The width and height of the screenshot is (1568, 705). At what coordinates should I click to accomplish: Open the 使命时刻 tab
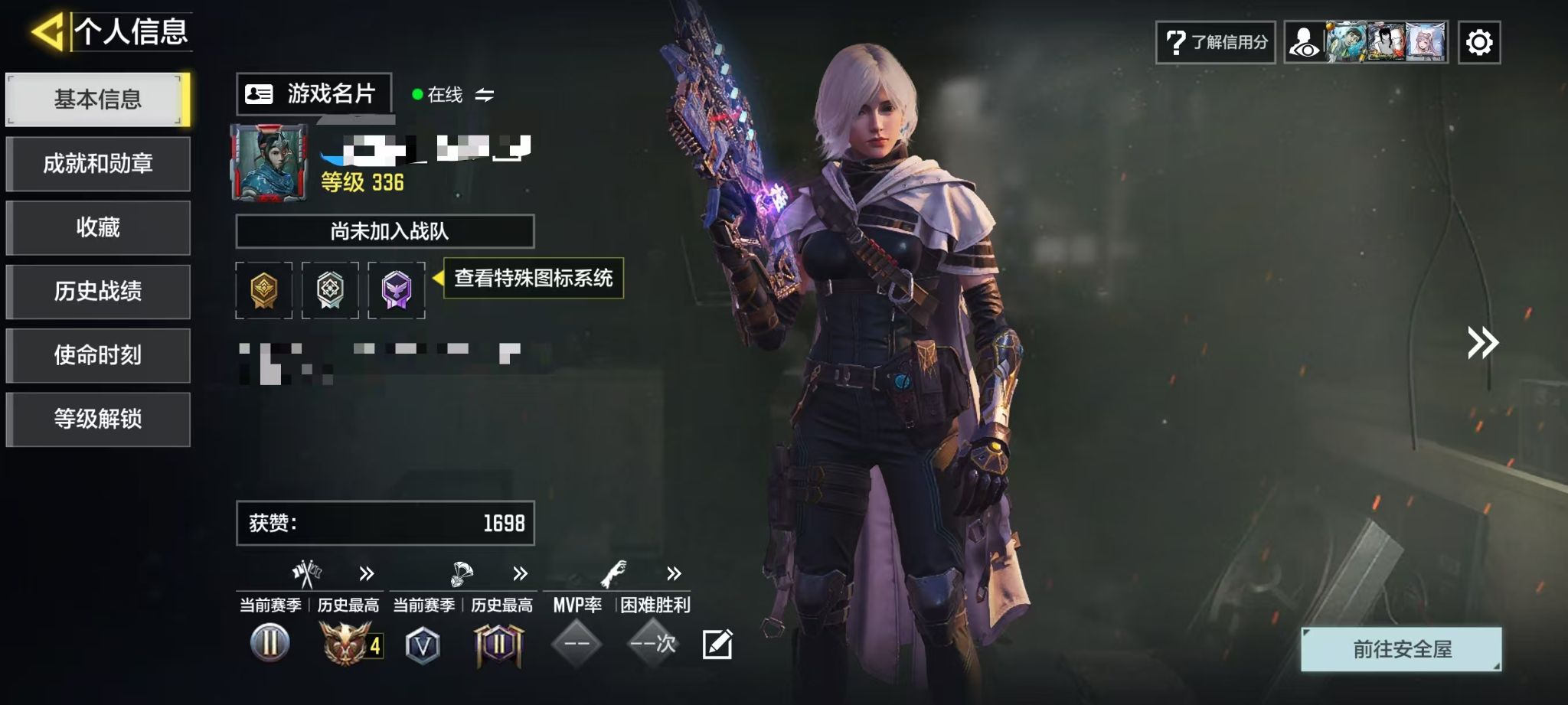click(98, 355)
